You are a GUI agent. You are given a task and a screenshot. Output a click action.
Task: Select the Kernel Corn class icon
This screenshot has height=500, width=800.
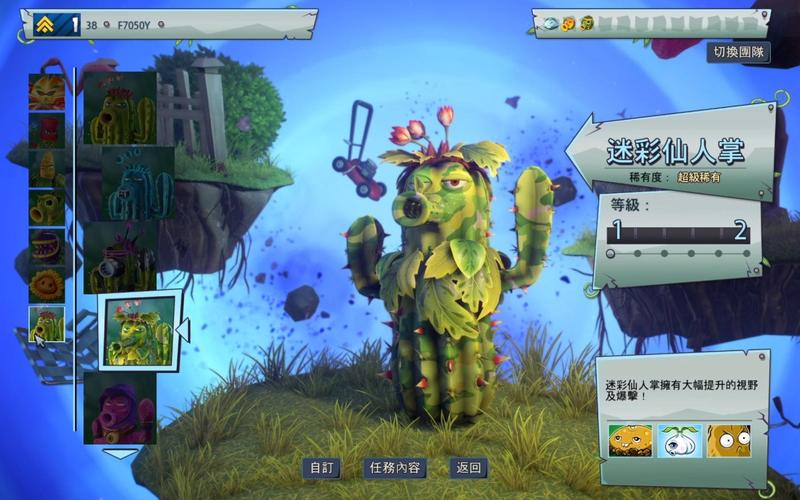click(x=47, y=169)
